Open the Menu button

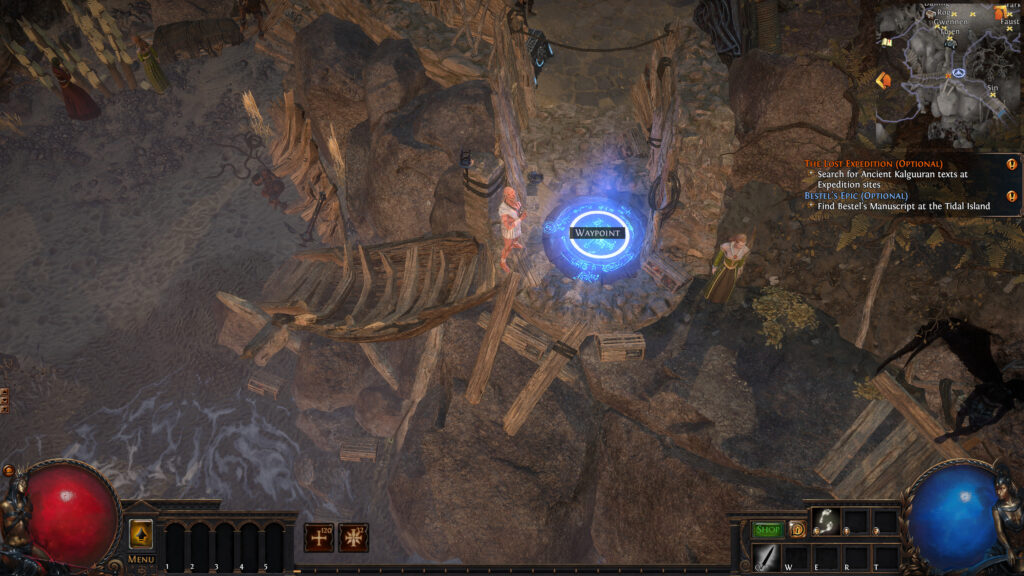[x=141, y=559]
